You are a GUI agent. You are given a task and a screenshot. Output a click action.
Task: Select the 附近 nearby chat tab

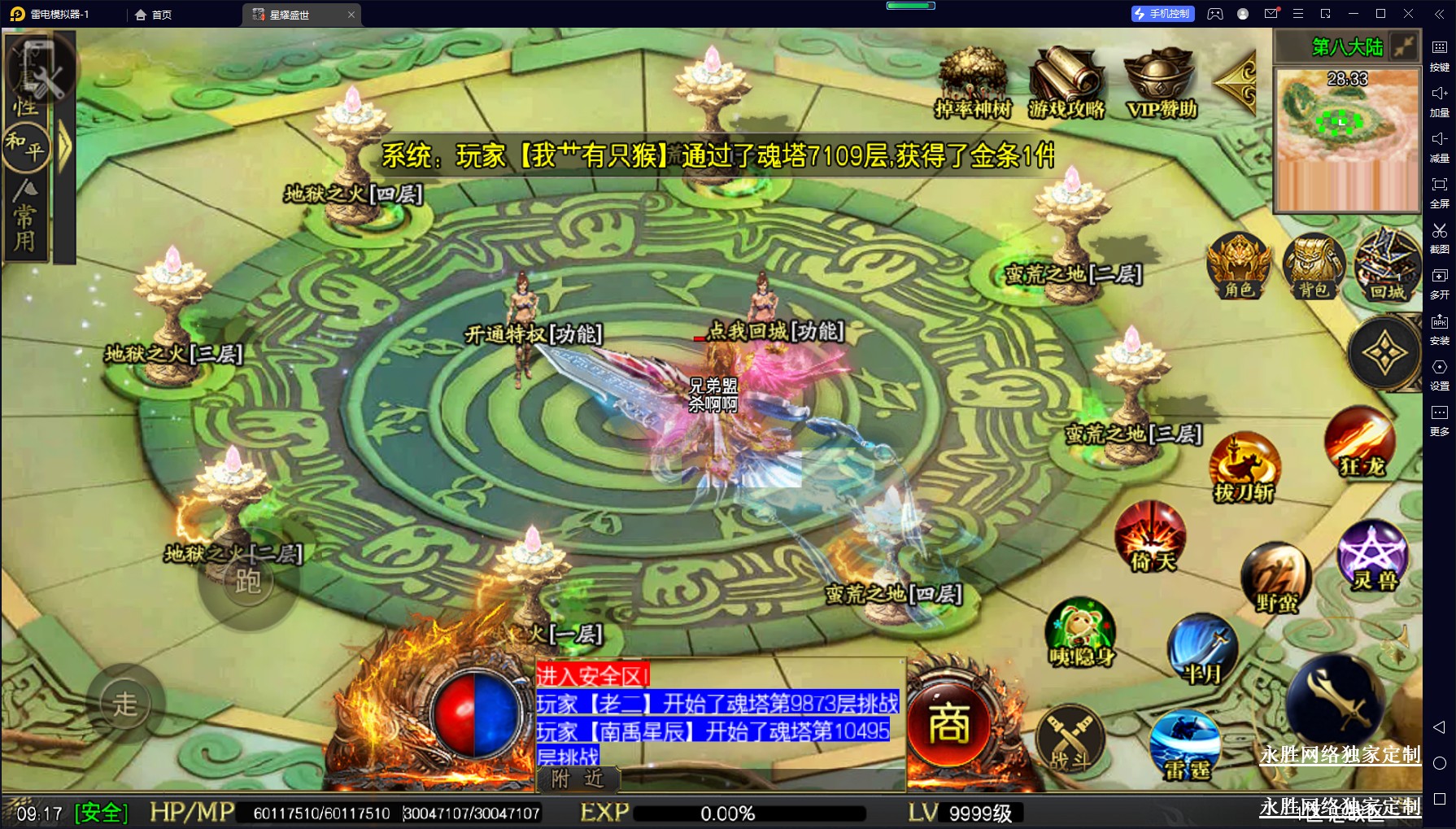[578, 779]
